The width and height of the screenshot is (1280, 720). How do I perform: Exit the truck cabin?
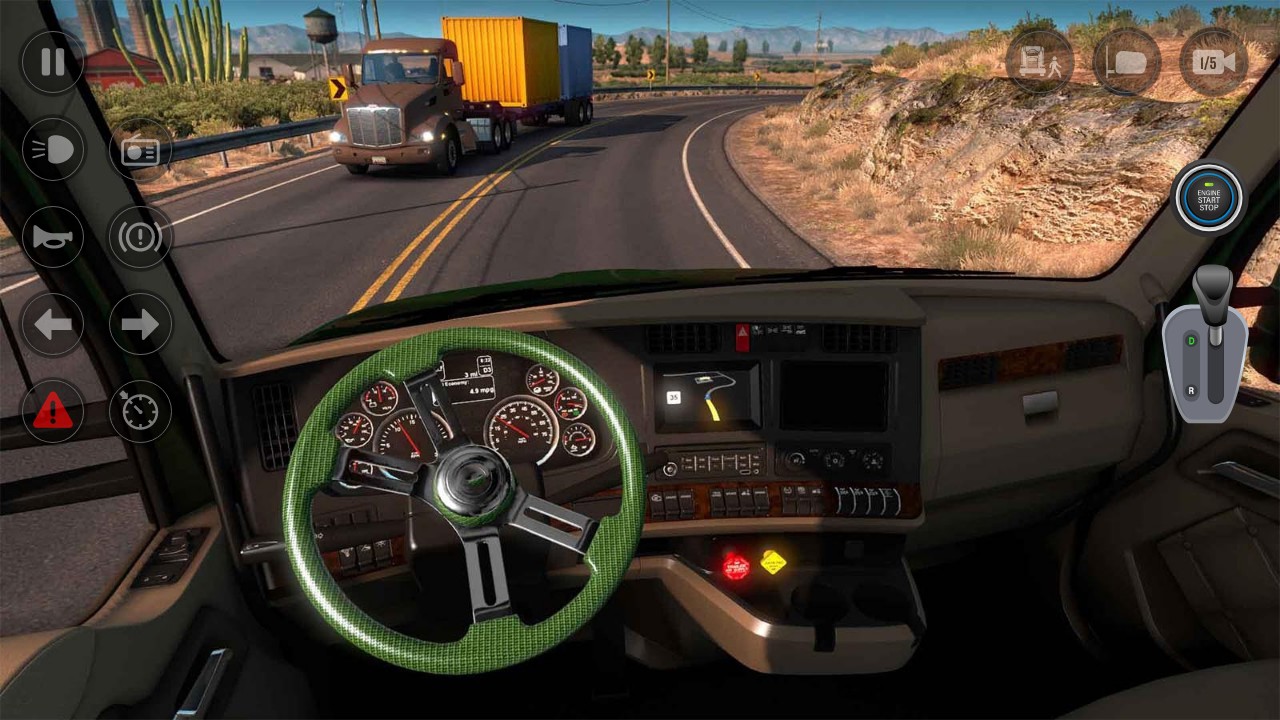click(x=1040, y=62)
